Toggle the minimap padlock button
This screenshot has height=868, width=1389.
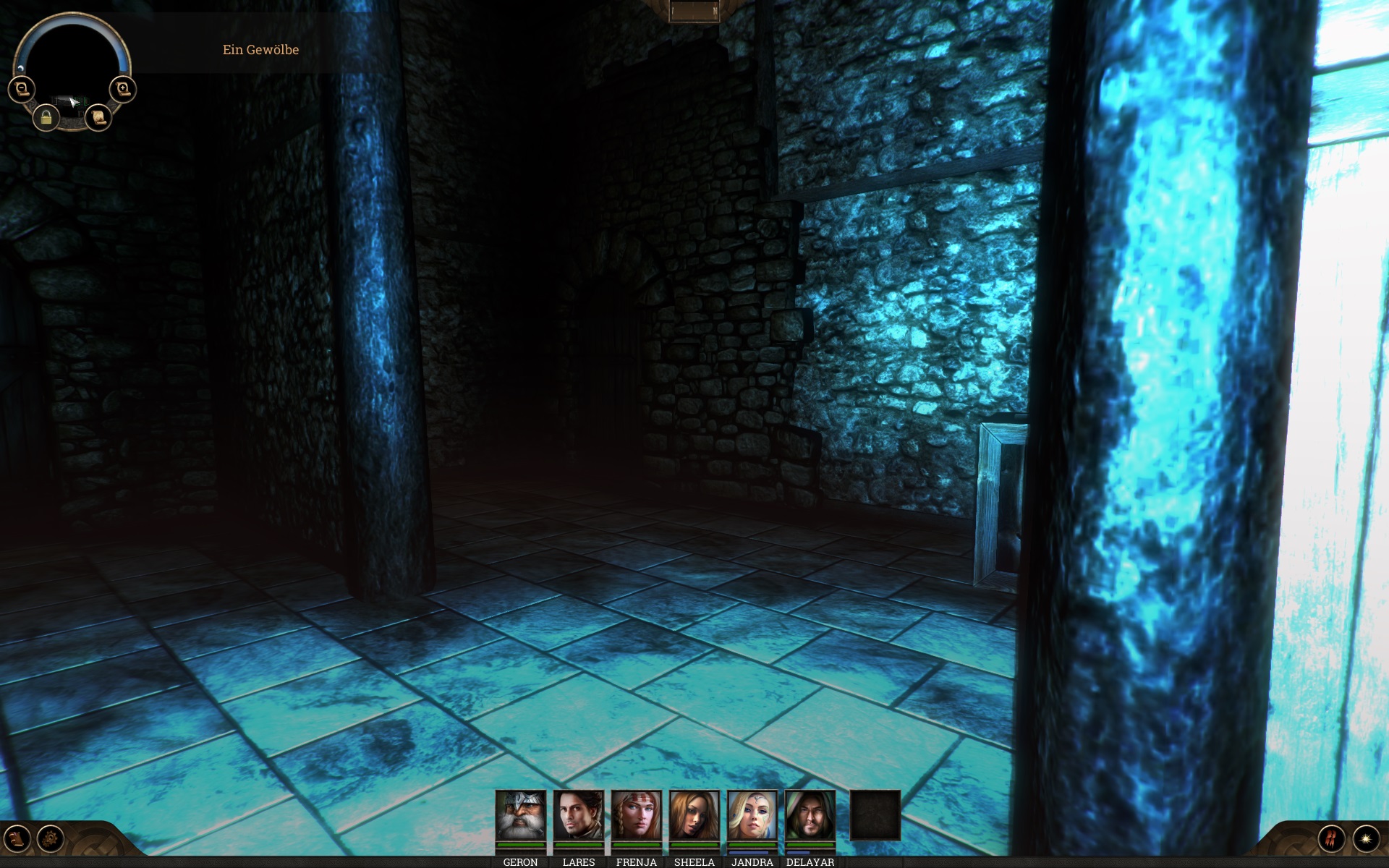[46, 117]
